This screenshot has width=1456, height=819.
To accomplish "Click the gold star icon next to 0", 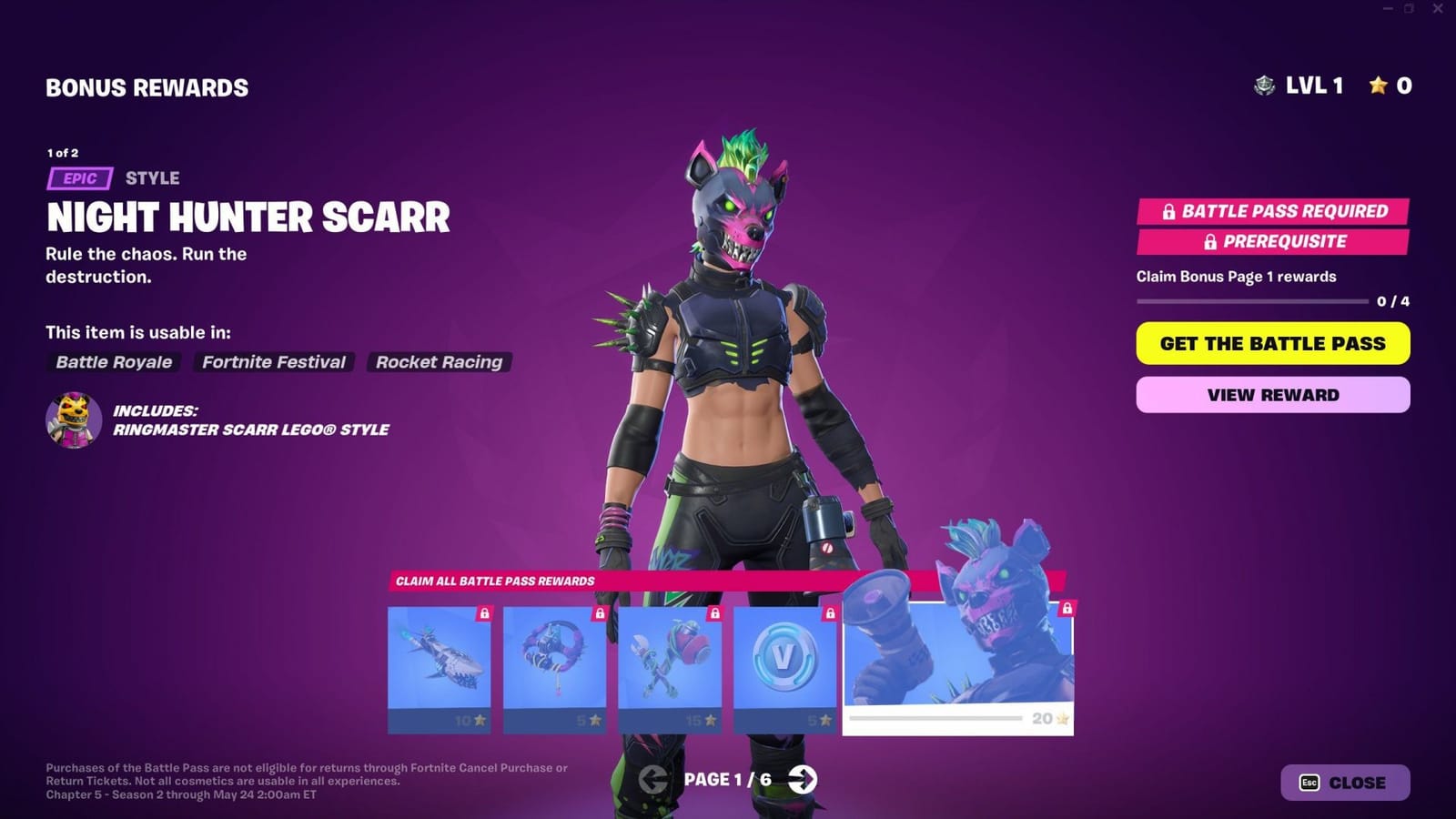I will pos(1380,86).
